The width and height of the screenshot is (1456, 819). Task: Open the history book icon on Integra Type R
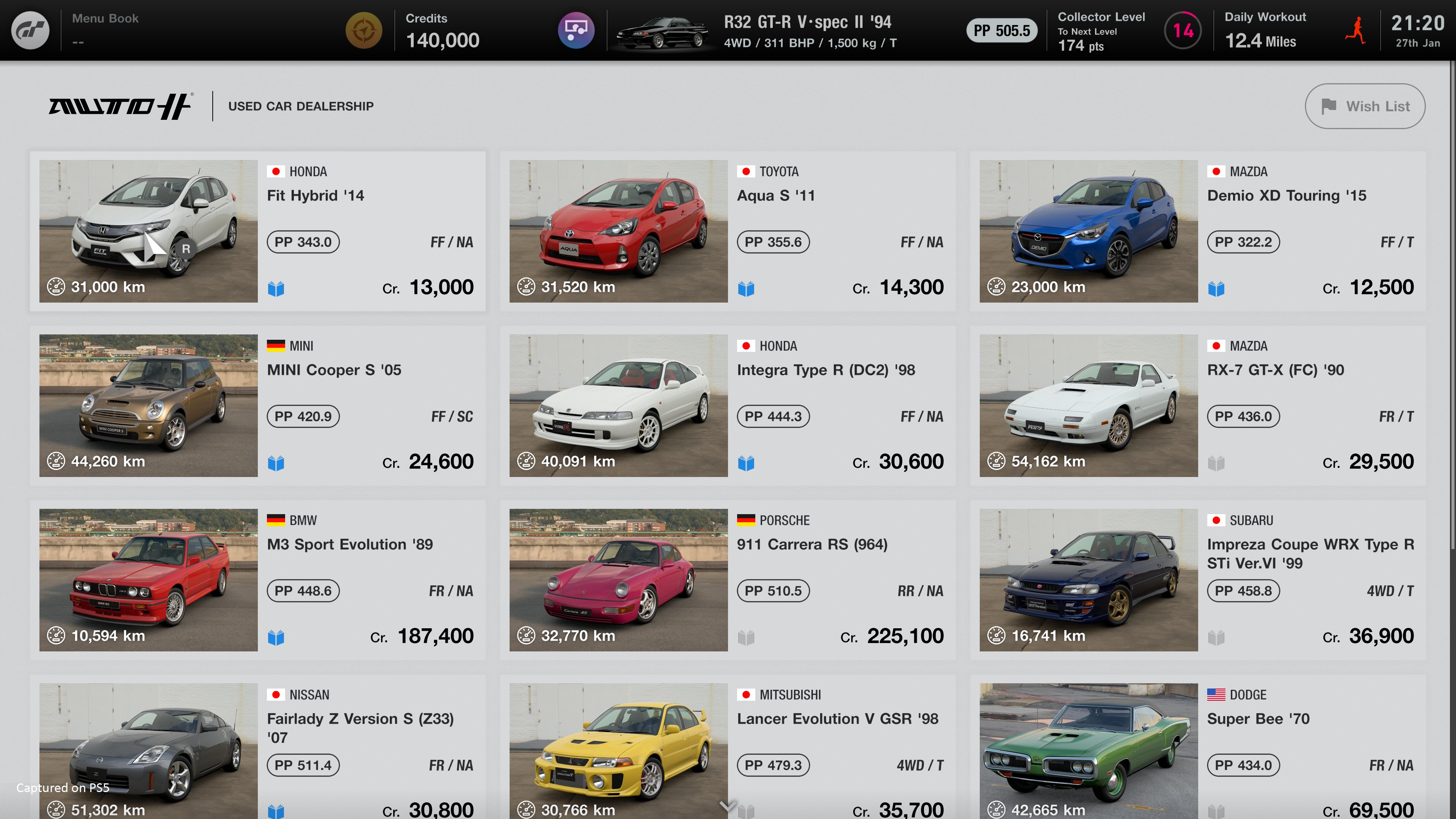747,462
